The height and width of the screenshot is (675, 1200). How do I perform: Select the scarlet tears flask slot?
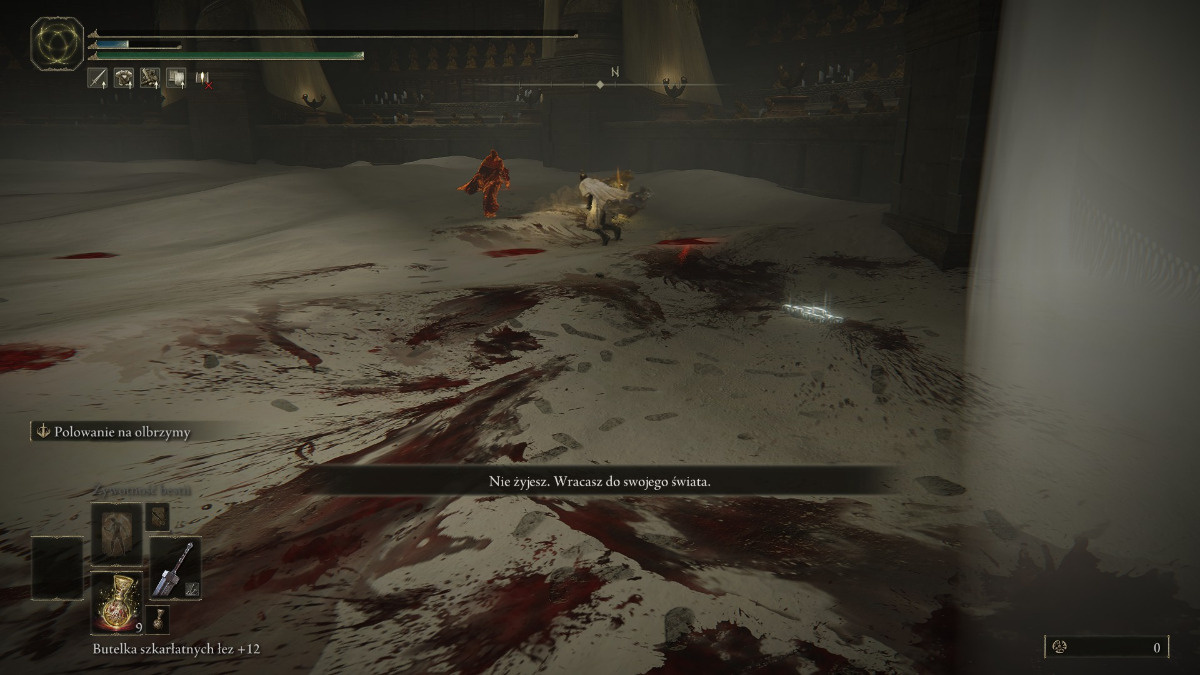click(x=116, y=601)
